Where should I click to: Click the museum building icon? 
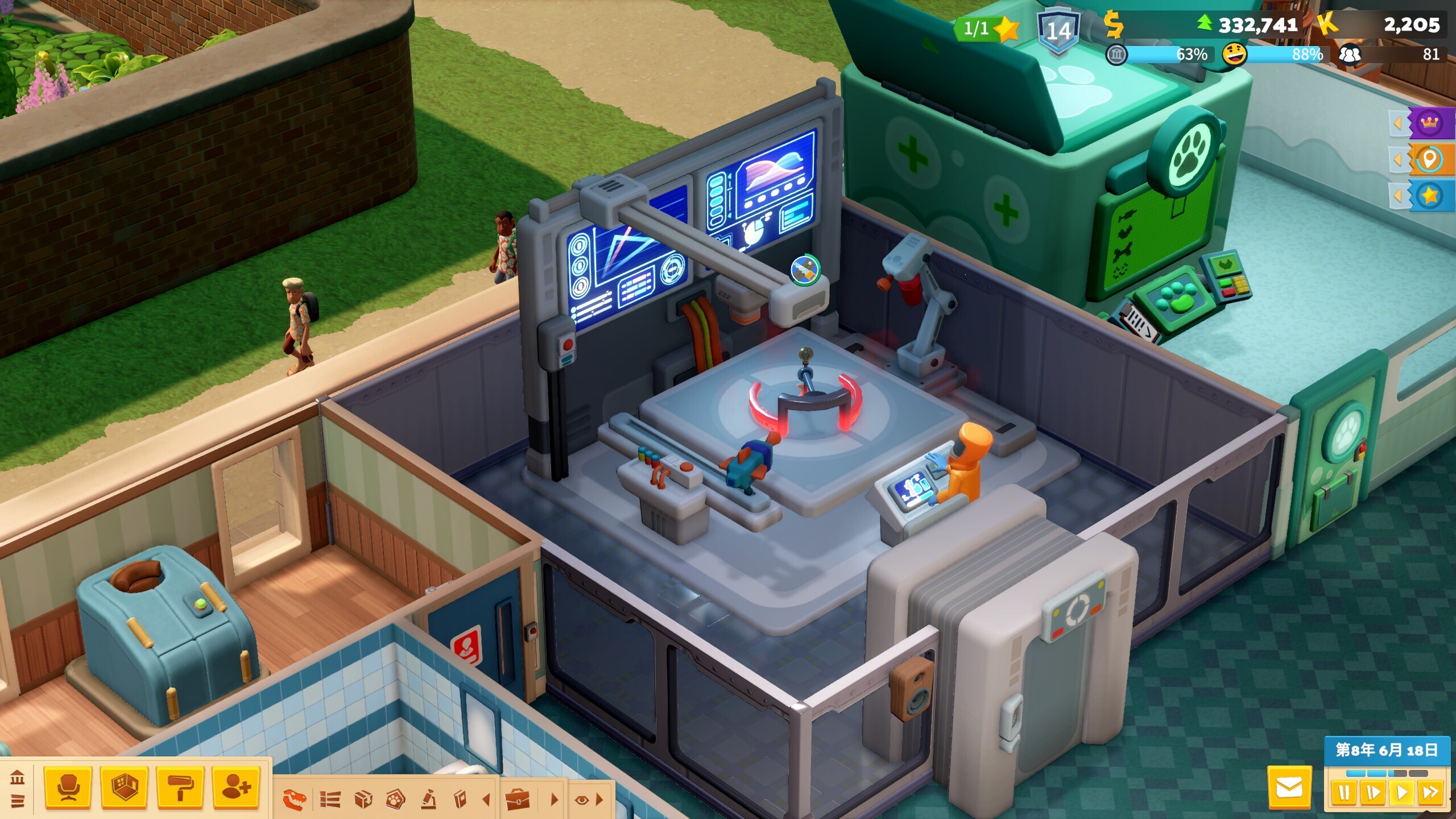tap(18, 777)
